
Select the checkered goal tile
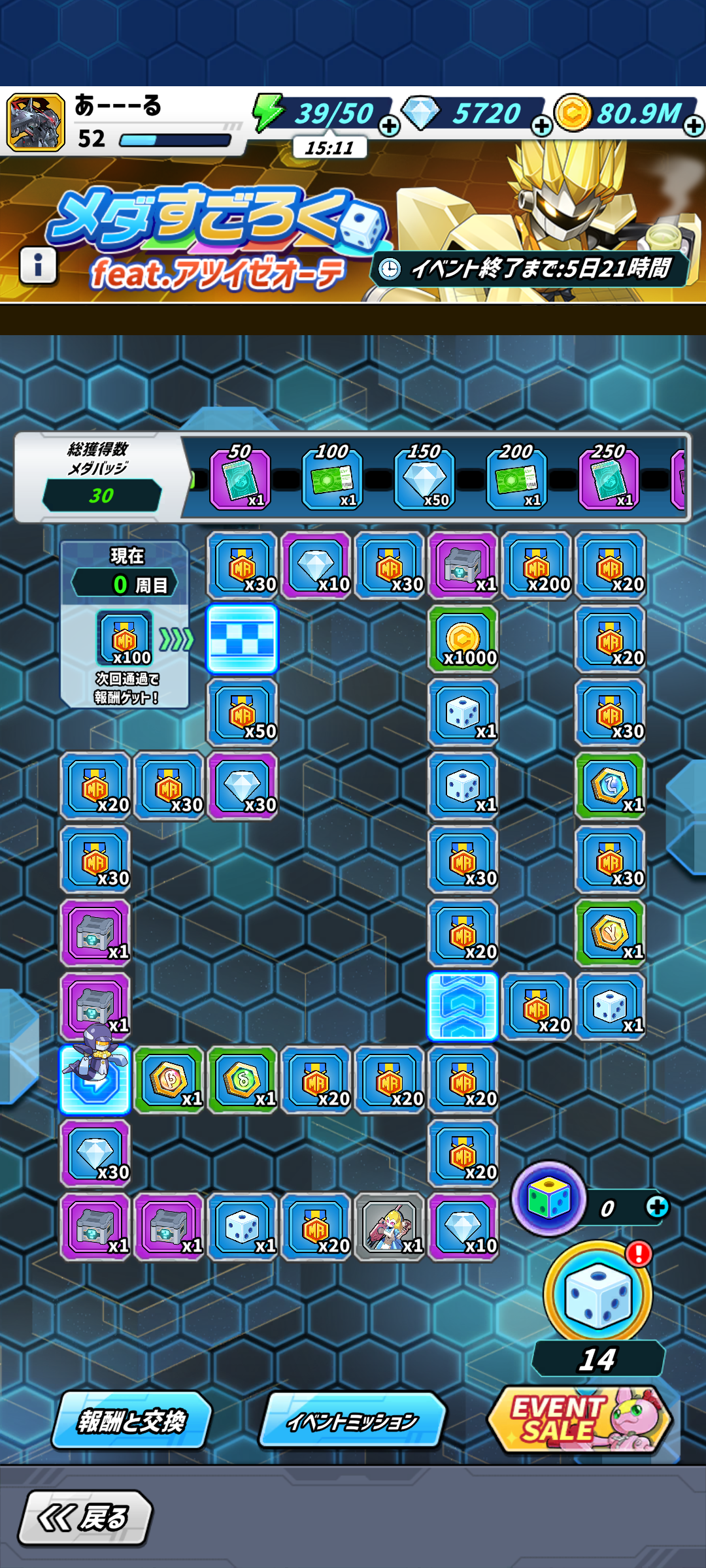(x=242, y=639)
